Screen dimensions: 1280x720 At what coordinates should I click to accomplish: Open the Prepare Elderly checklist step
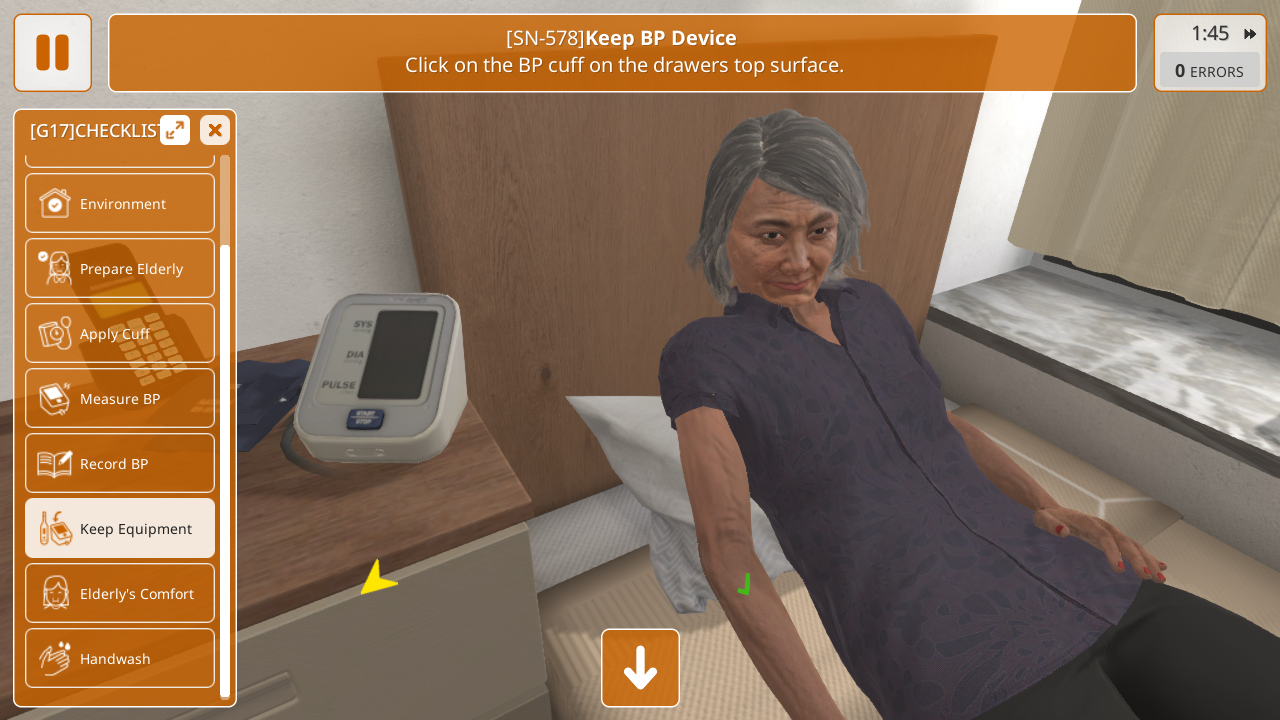(x=120, y=269)
